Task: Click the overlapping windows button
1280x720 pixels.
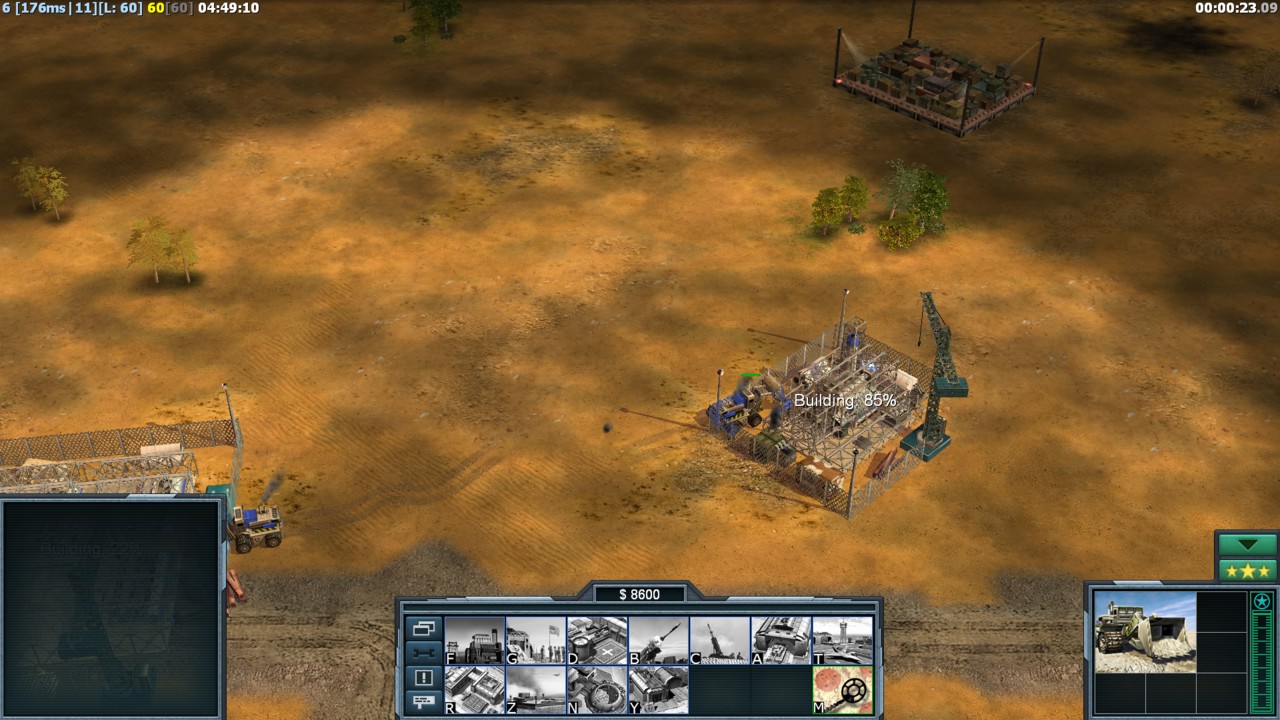Action: click(423, 629)
